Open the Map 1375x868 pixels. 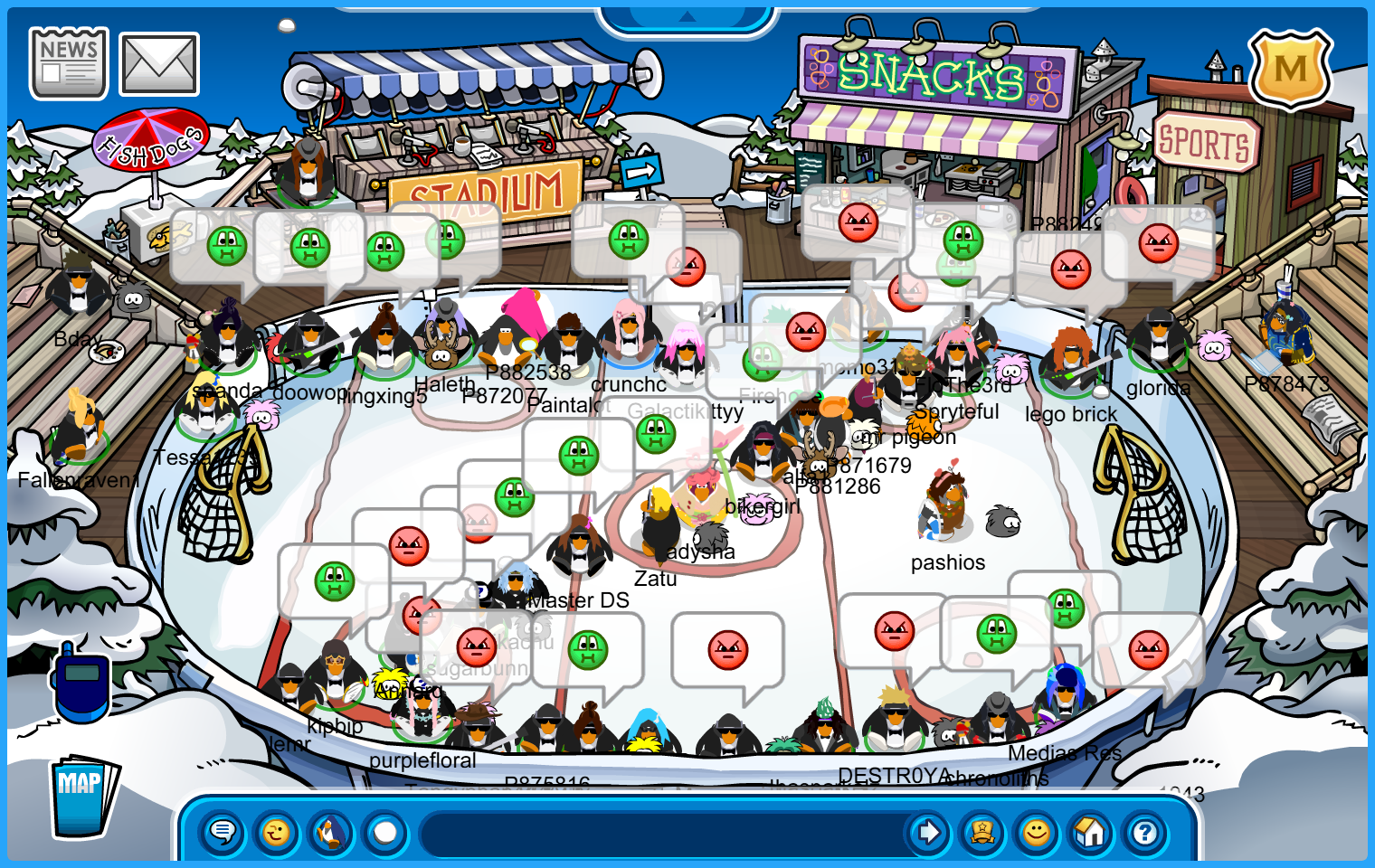coord(83,797)
